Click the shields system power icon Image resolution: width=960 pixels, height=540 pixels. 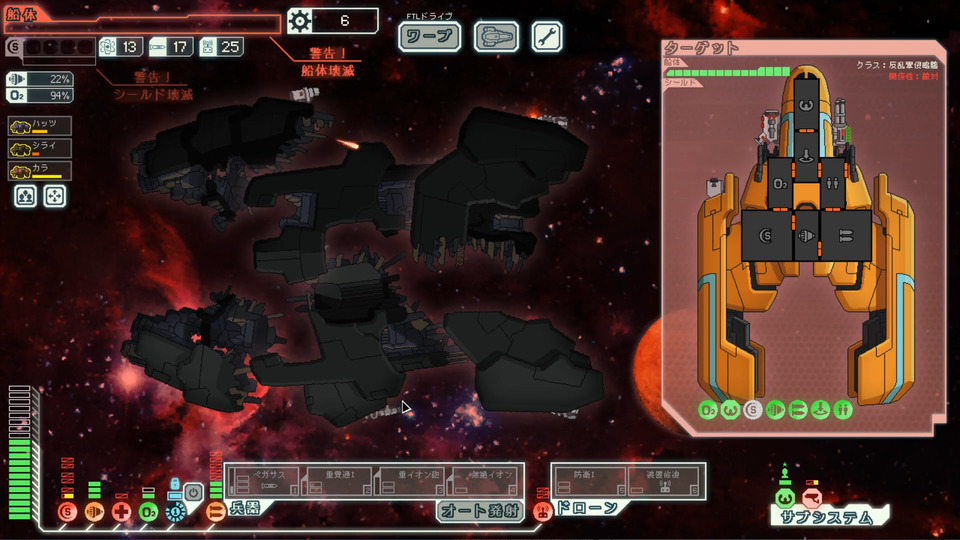[67, 512]
